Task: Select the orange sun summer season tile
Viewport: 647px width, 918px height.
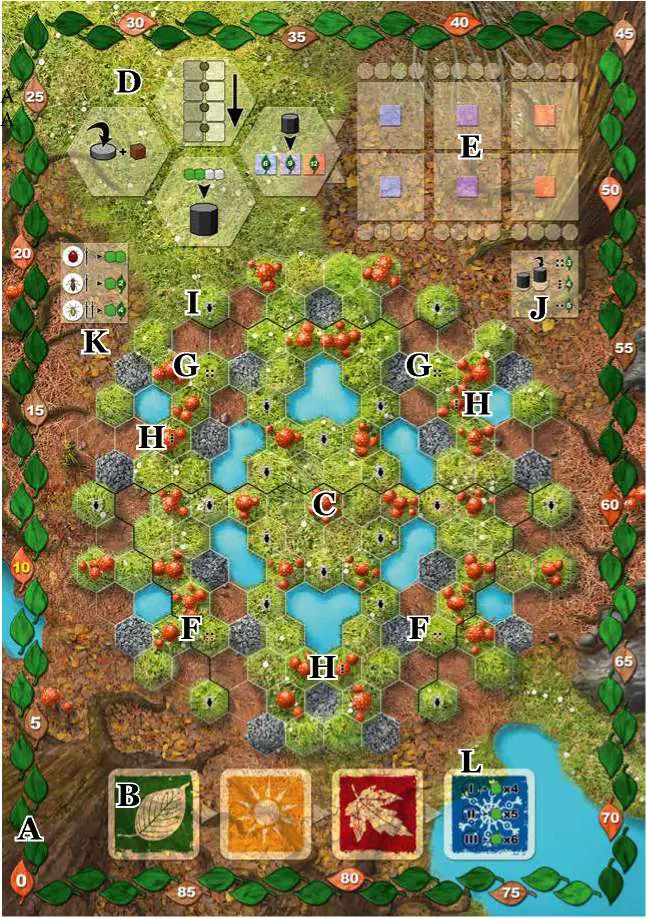Action: [265, 815]
